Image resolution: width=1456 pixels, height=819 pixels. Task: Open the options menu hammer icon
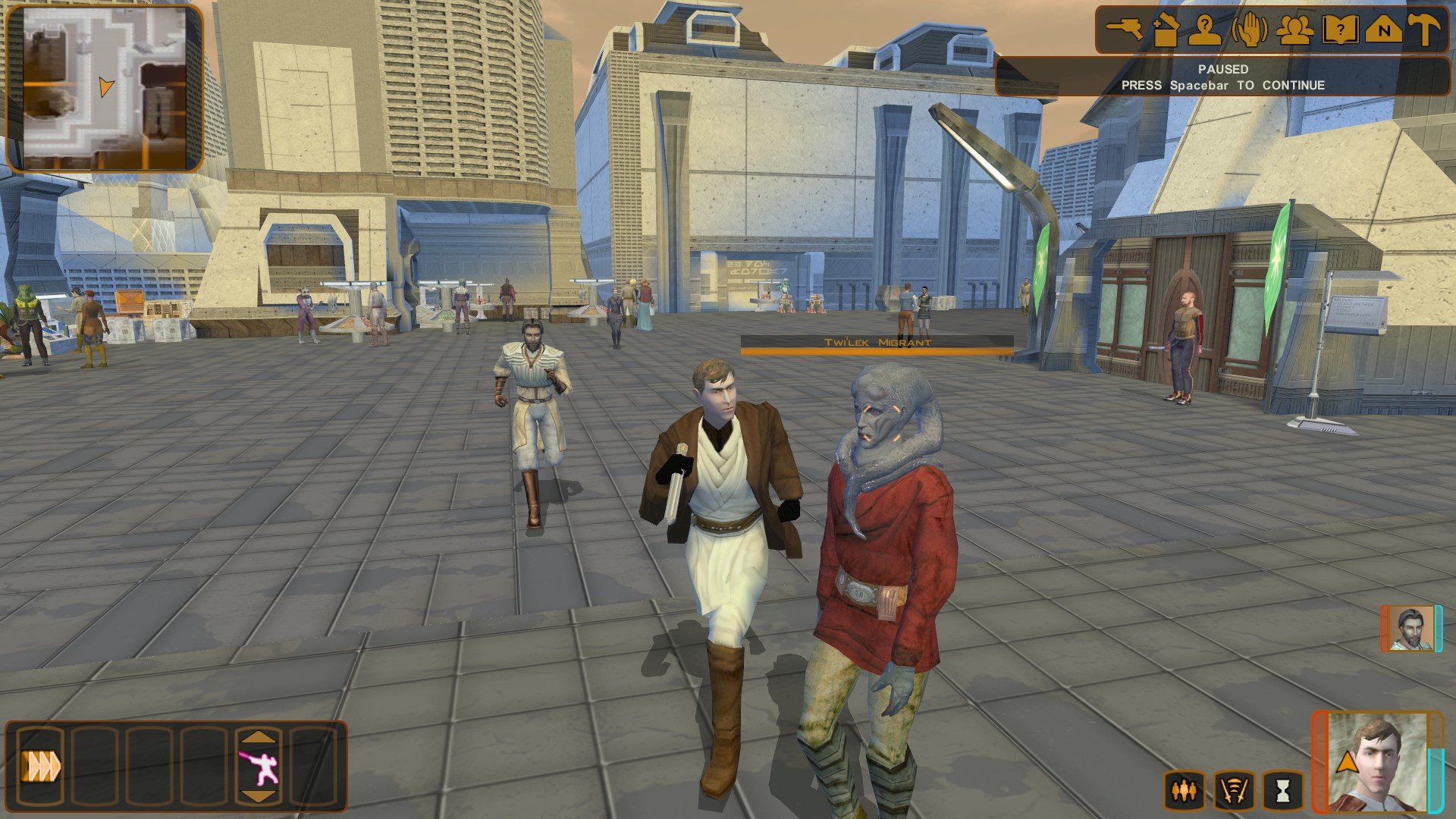coord(1424,30)
